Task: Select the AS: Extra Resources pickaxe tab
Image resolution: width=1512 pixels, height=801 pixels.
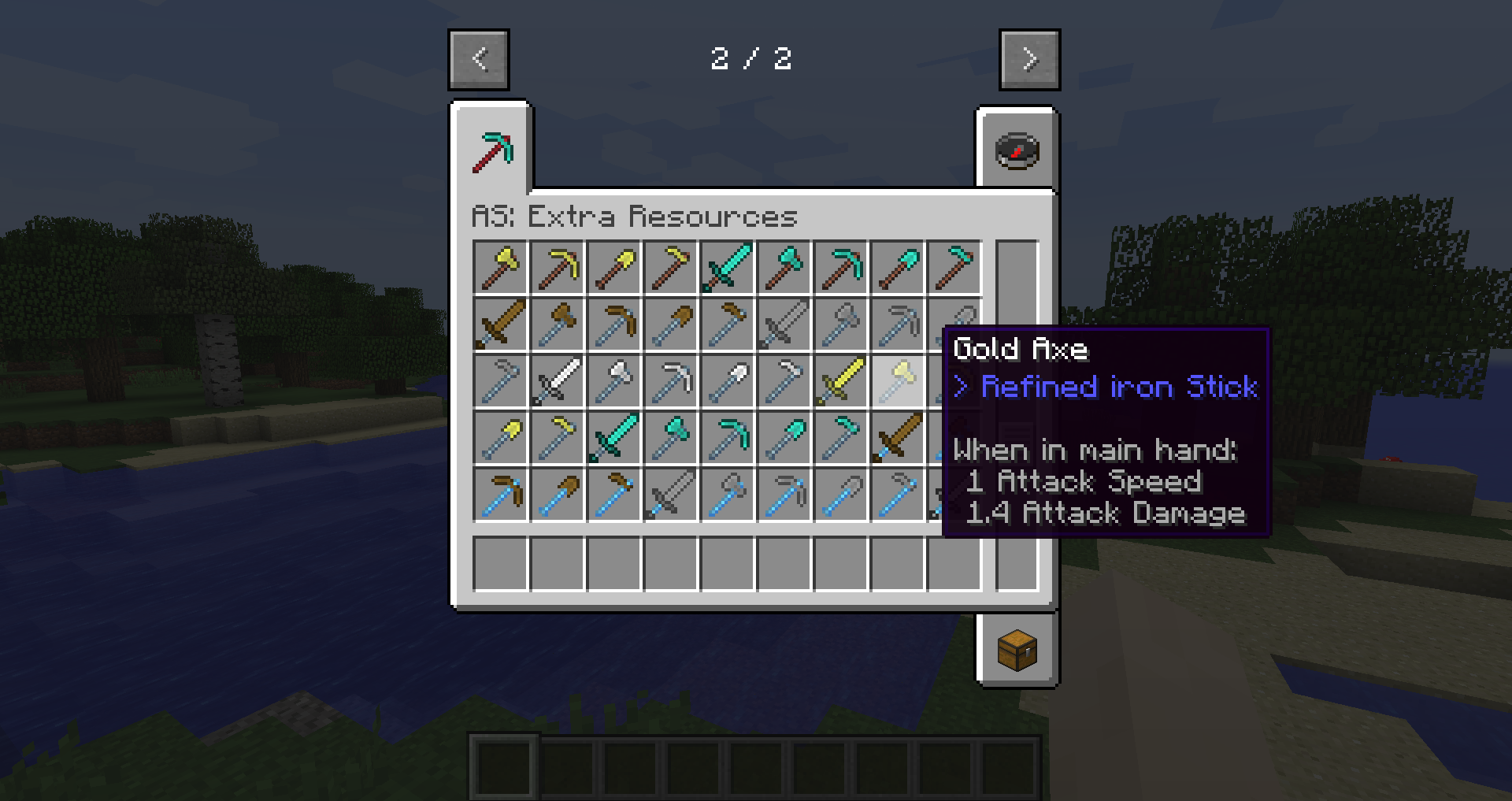Action: coord(492,150)
